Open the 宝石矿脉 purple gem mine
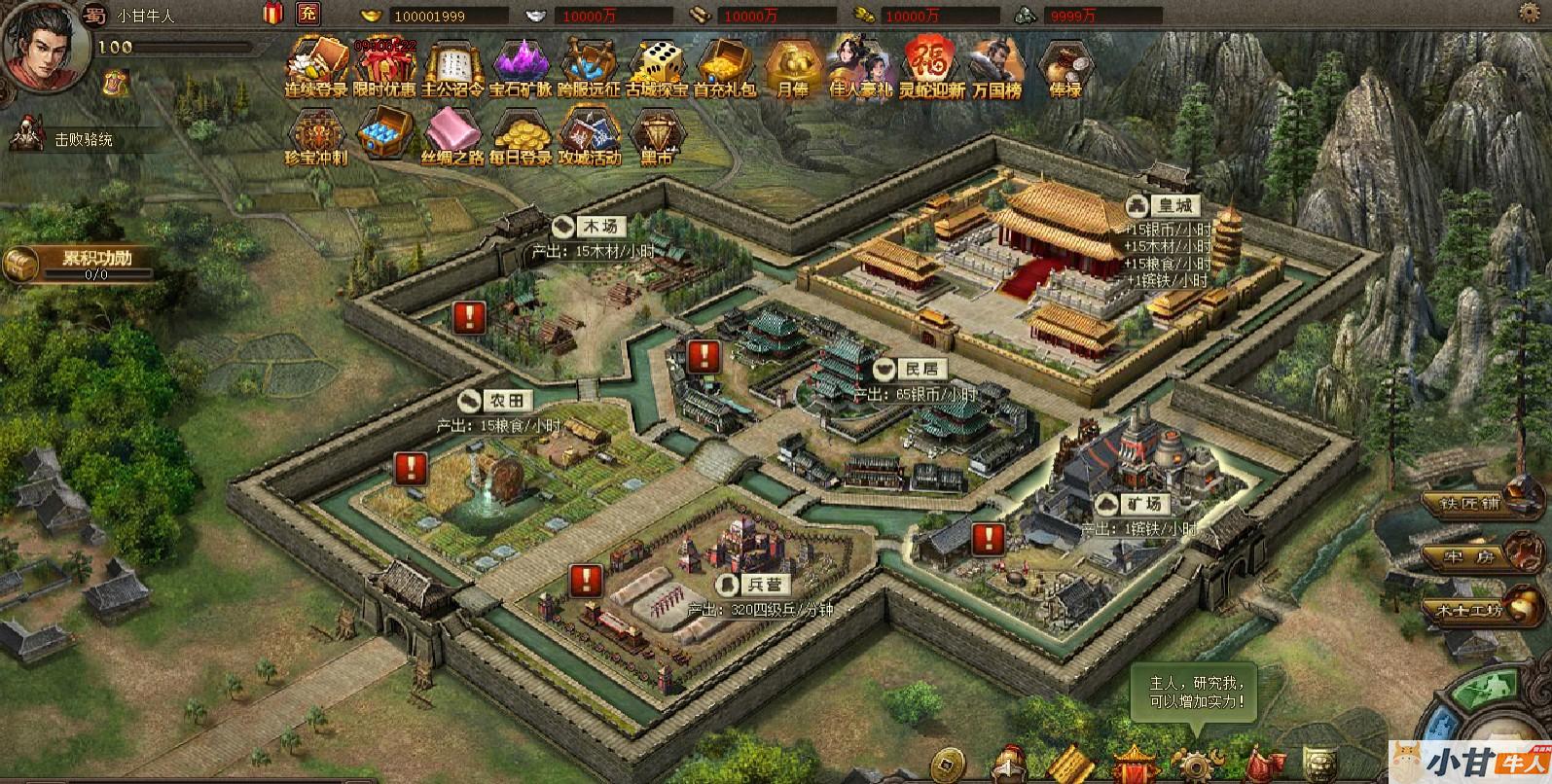Screen dimensions: 1552x784 click(x=521, y=65)
